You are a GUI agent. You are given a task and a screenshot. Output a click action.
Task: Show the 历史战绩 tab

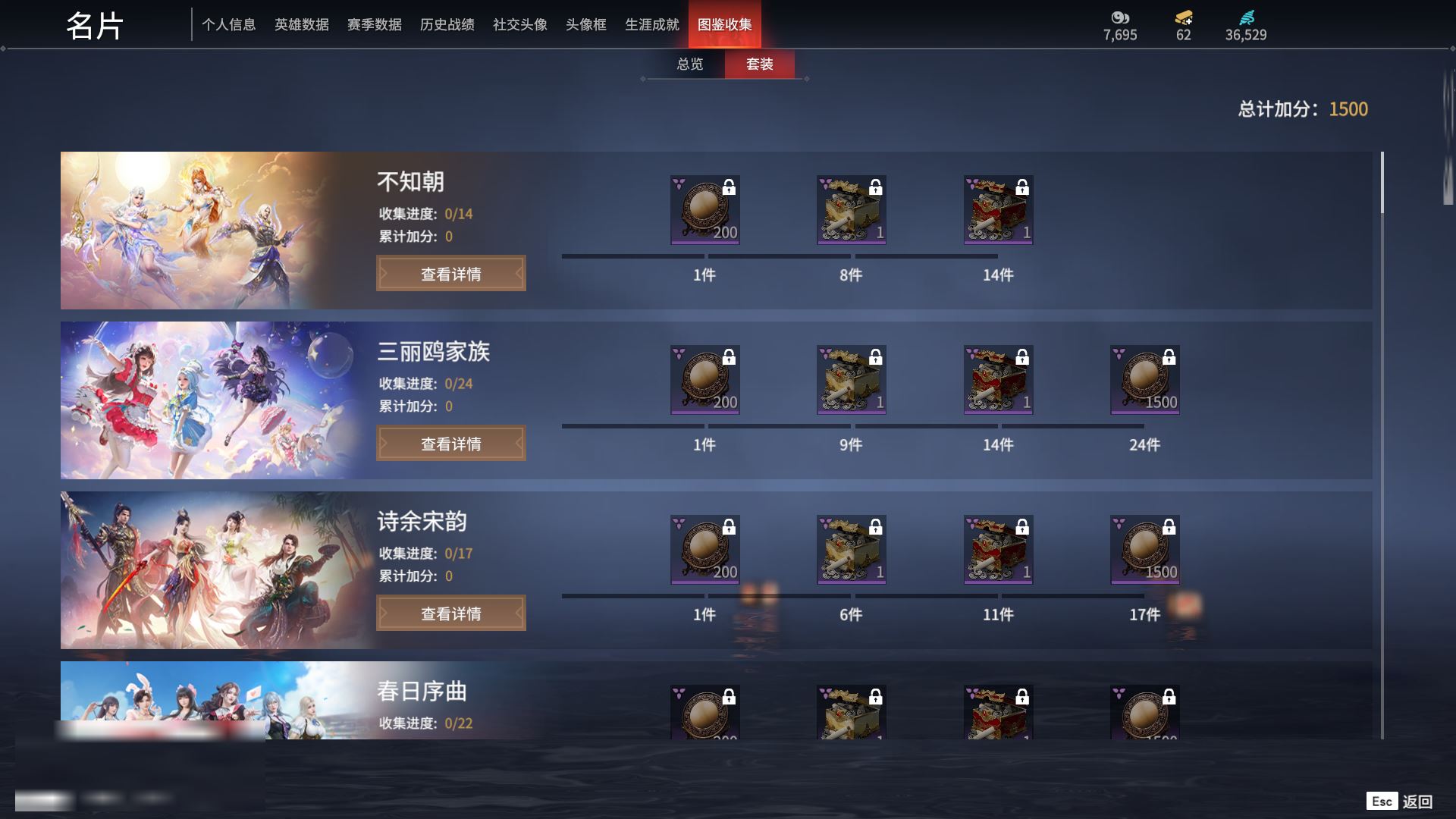447,25
